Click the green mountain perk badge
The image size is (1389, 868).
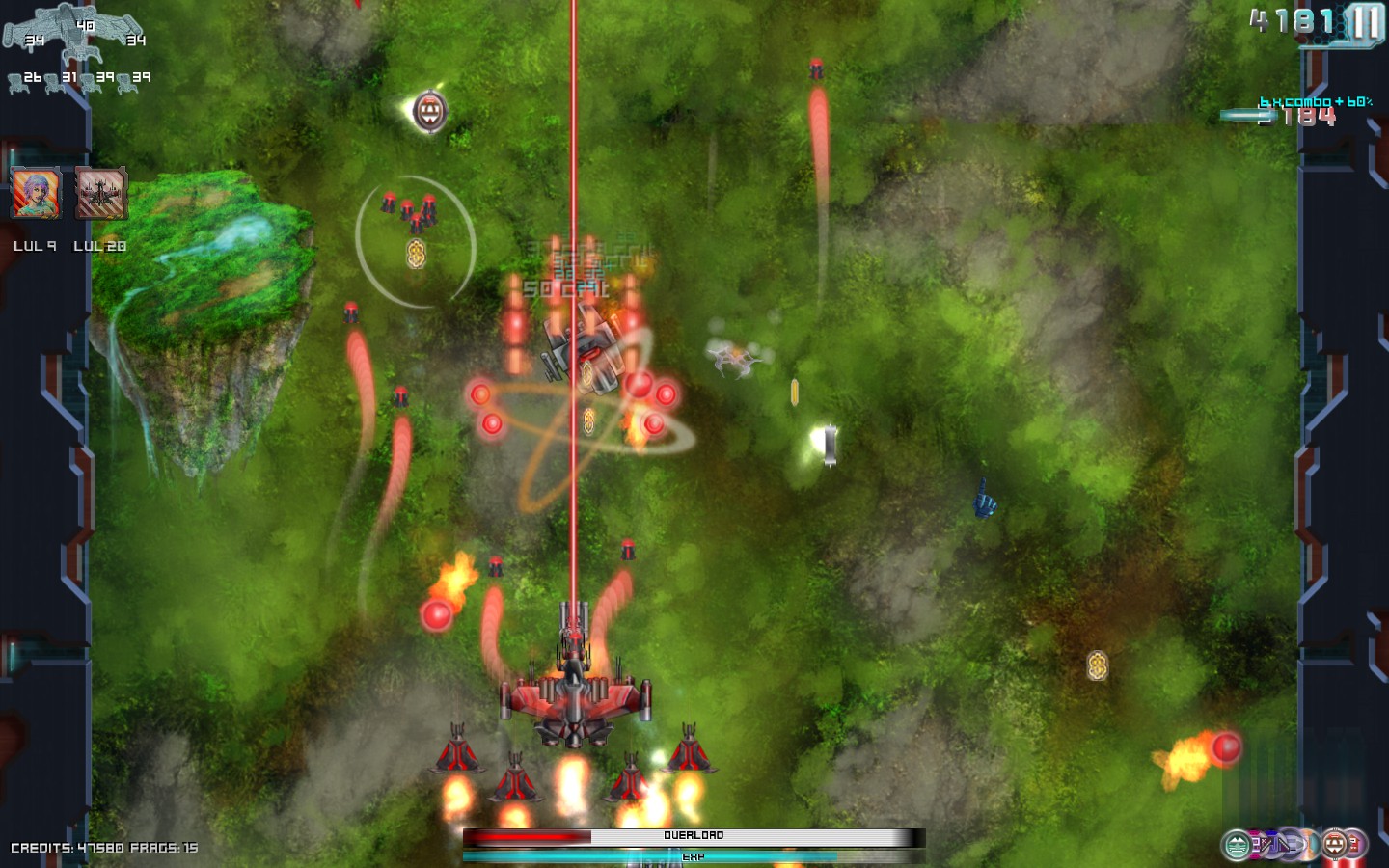pyautogui.click(x=1237, y=846)
